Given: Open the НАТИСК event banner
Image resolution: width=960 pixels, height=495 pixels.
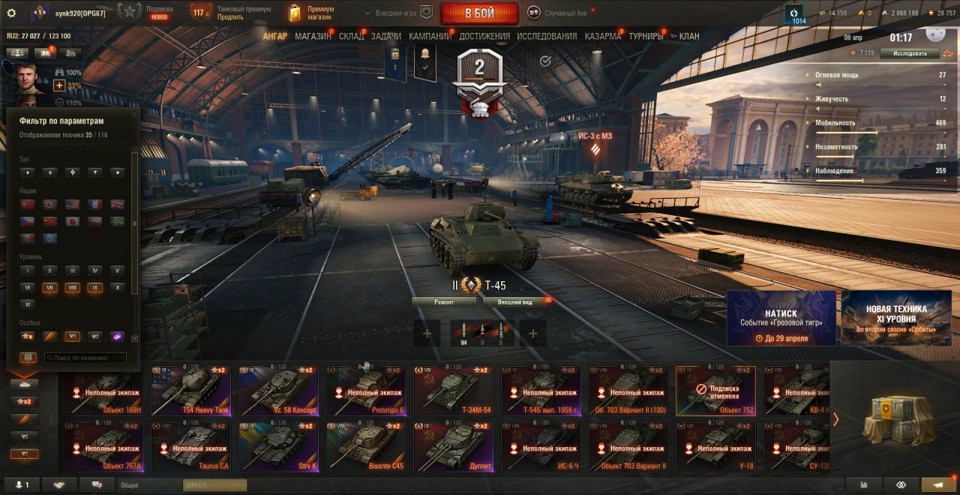Looking at the screenshot, I should coord(781,318).
